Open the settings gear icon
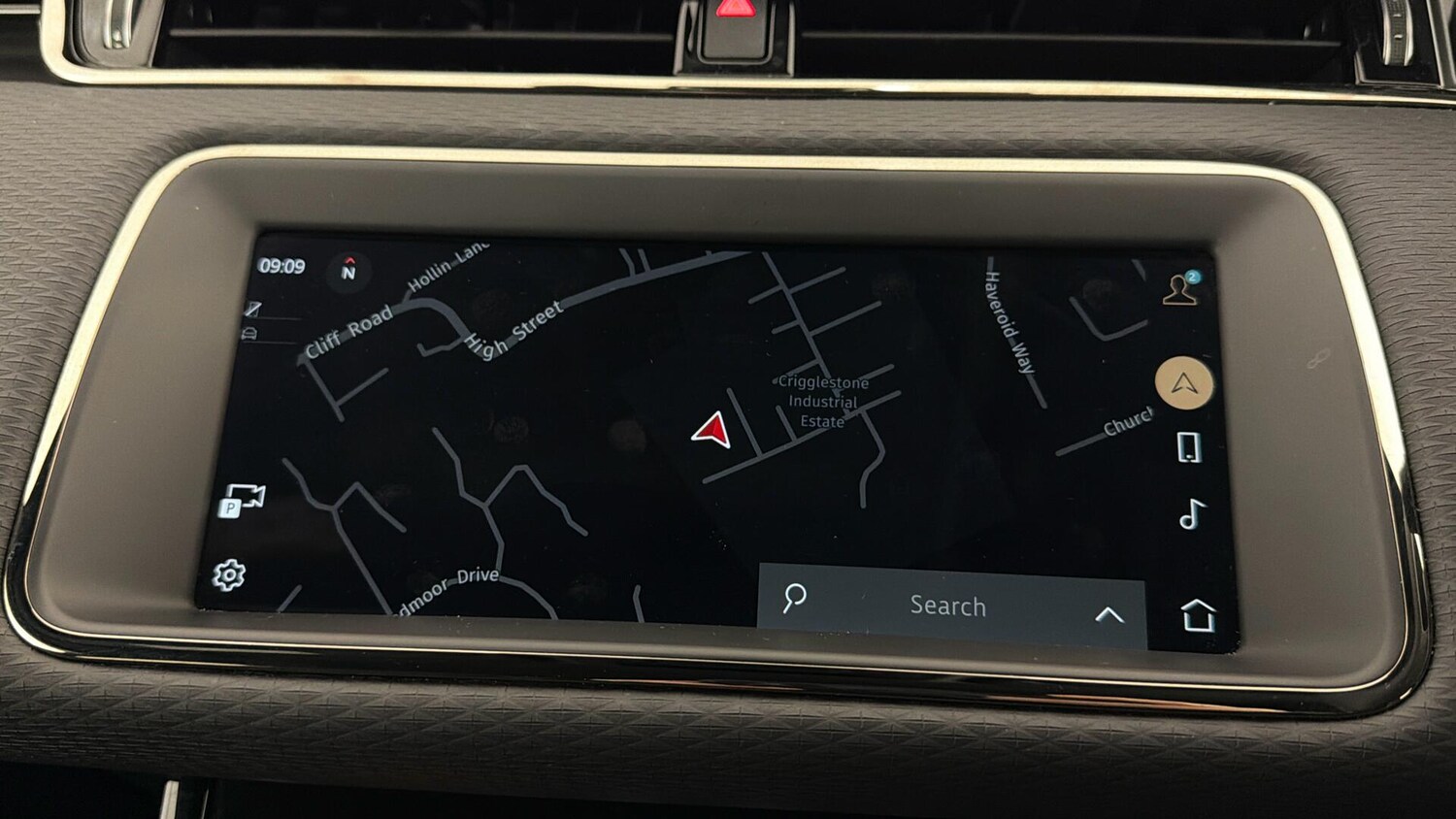Screen dimensions: 1456x819 click(229, 574)
